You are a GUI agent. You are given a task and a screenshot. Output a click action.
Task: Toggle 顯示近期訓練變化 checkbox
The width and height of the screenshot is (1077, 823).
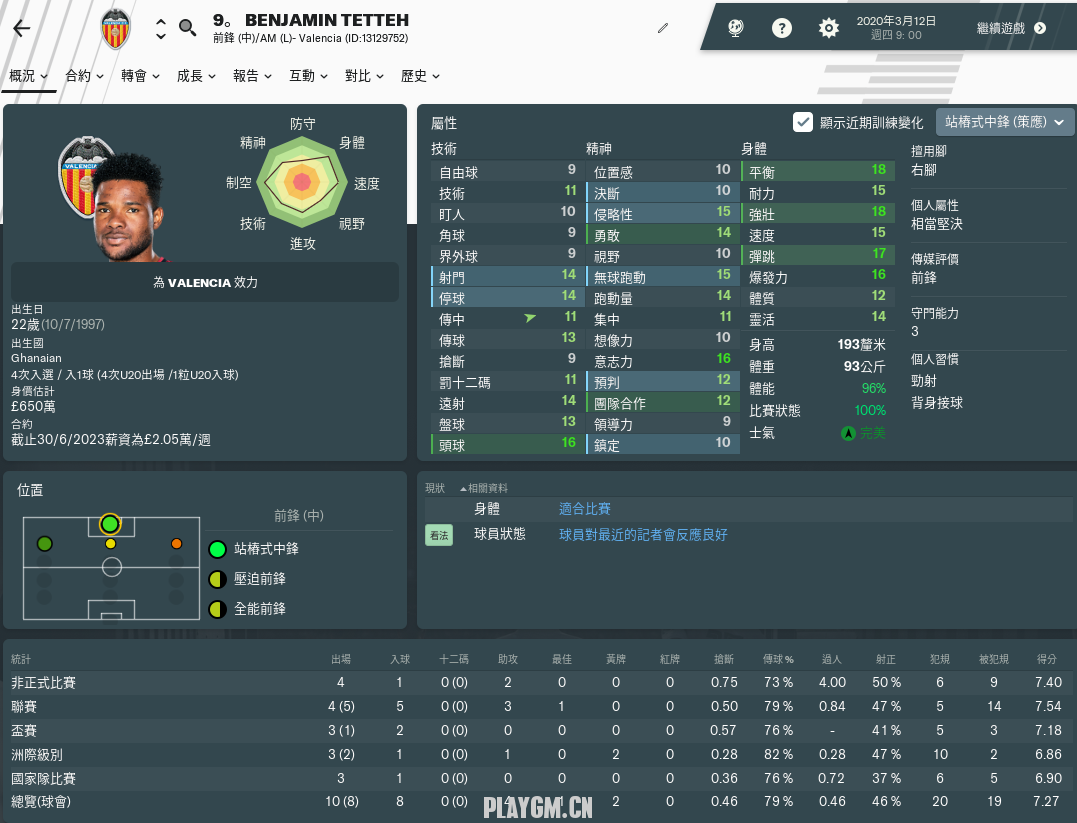click(x=802, y=122)
